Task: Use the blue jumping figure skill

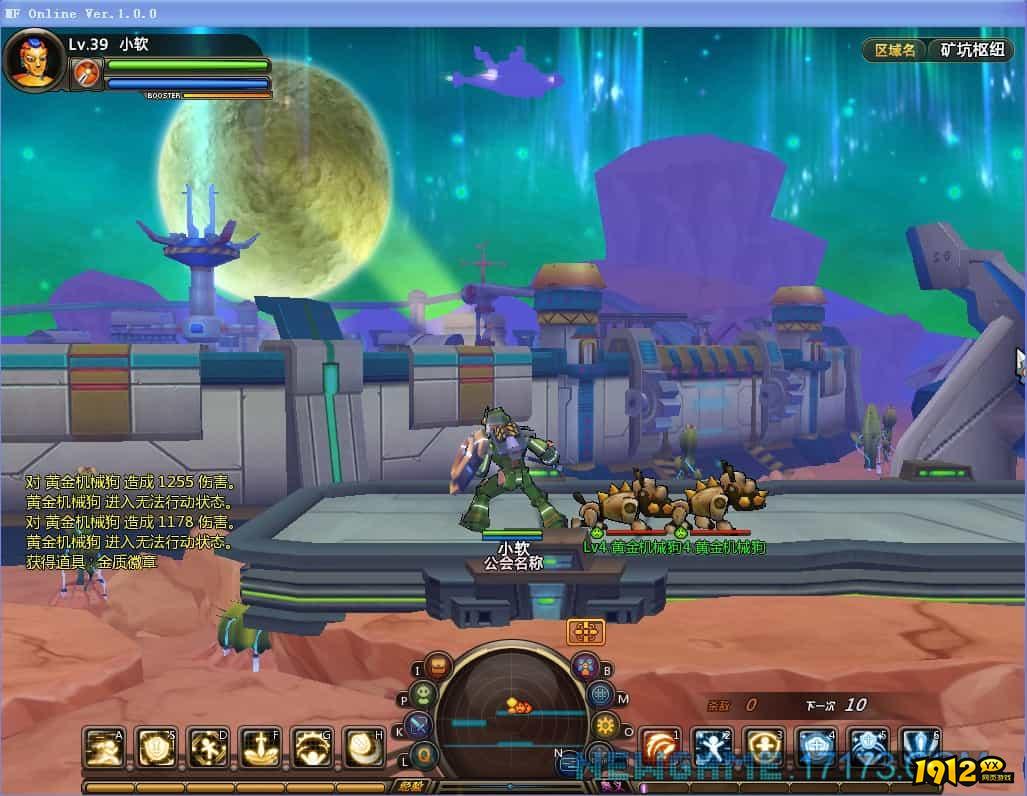Action: [712, 747]
